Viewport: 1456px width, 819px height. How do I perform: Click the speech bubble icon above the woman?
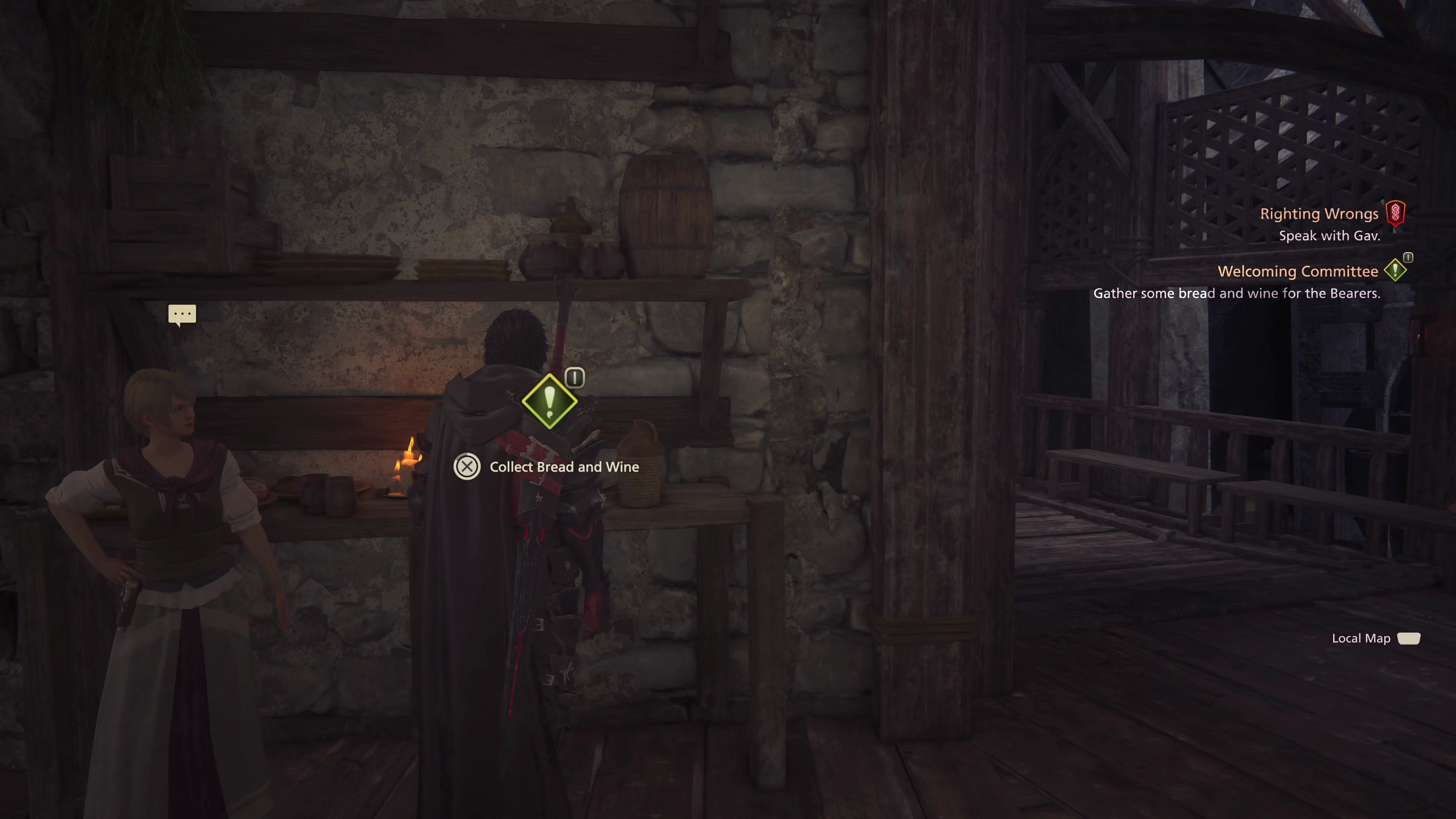(x=182, y=314)
